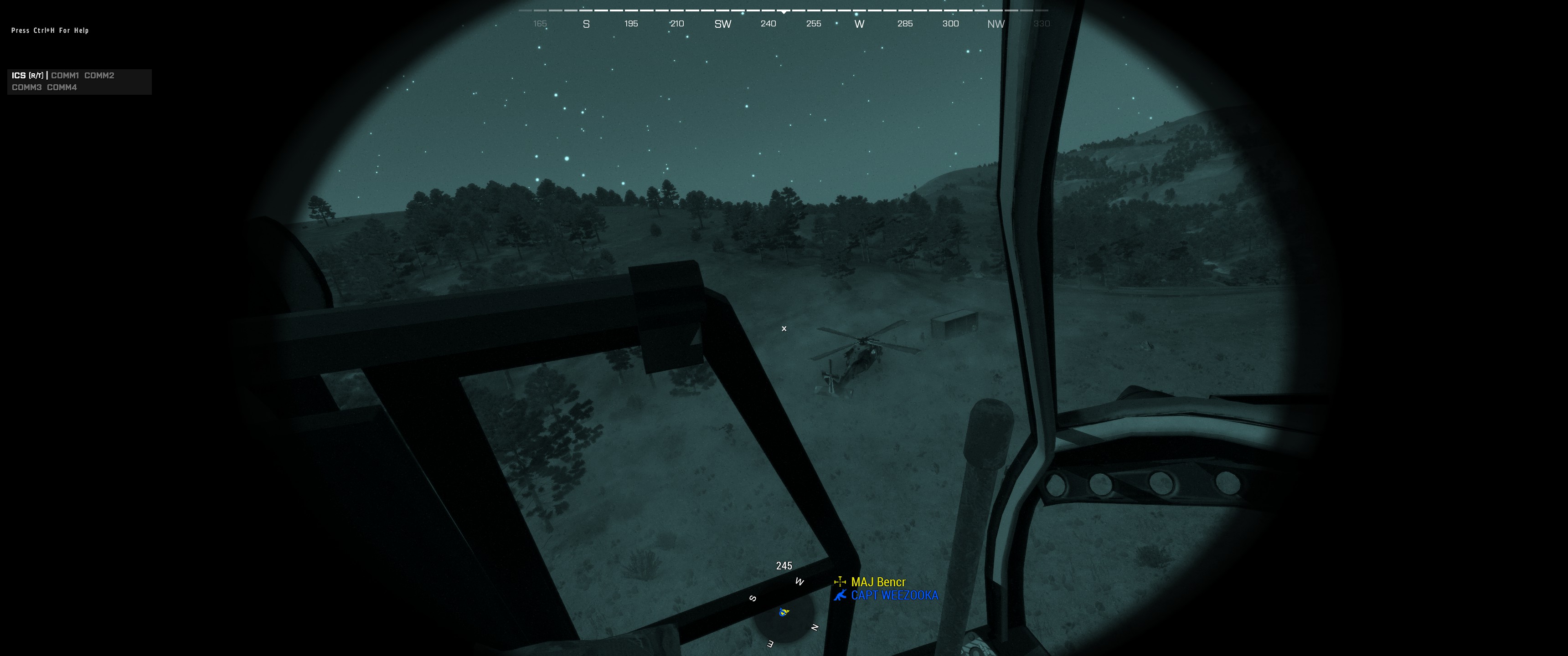
Task: Click the crosshair icon beside MAJ Bencr
Action: (841, 582)
